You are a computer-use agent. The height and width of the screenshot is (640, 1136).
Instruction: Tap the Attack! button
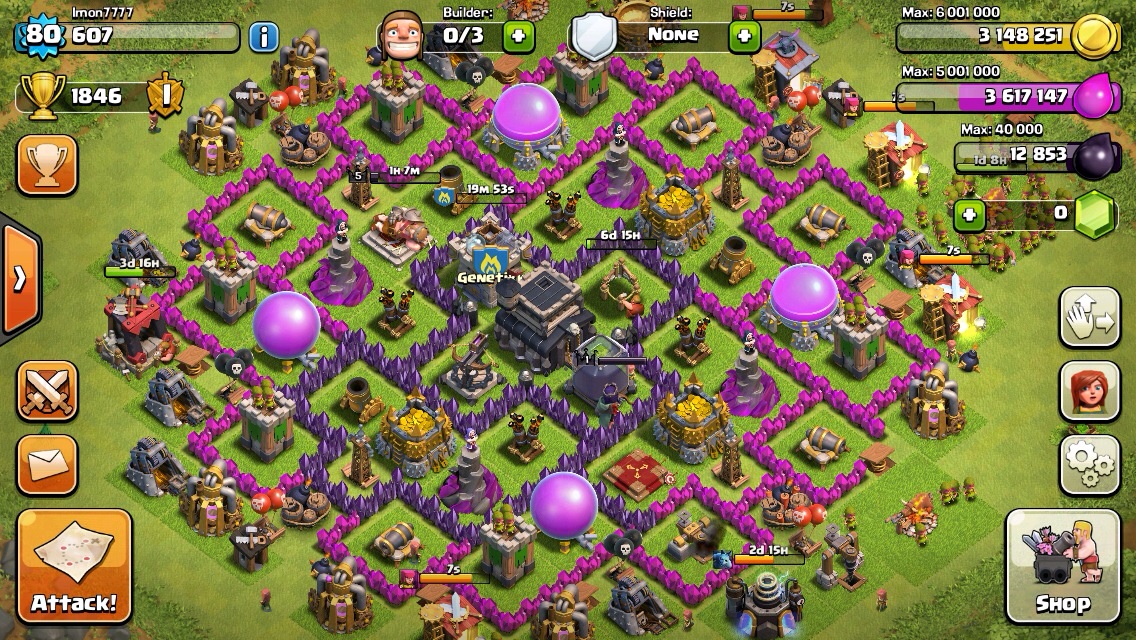click(73, 566)
